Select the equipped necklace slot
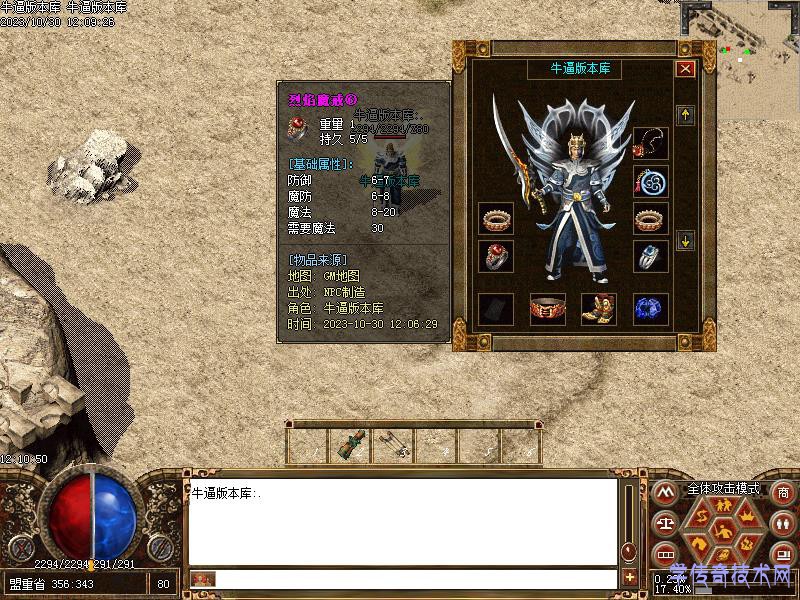Image resolution: width=800 pixels, height=600 pixels. pyautogui.click(x=651, y=141)
